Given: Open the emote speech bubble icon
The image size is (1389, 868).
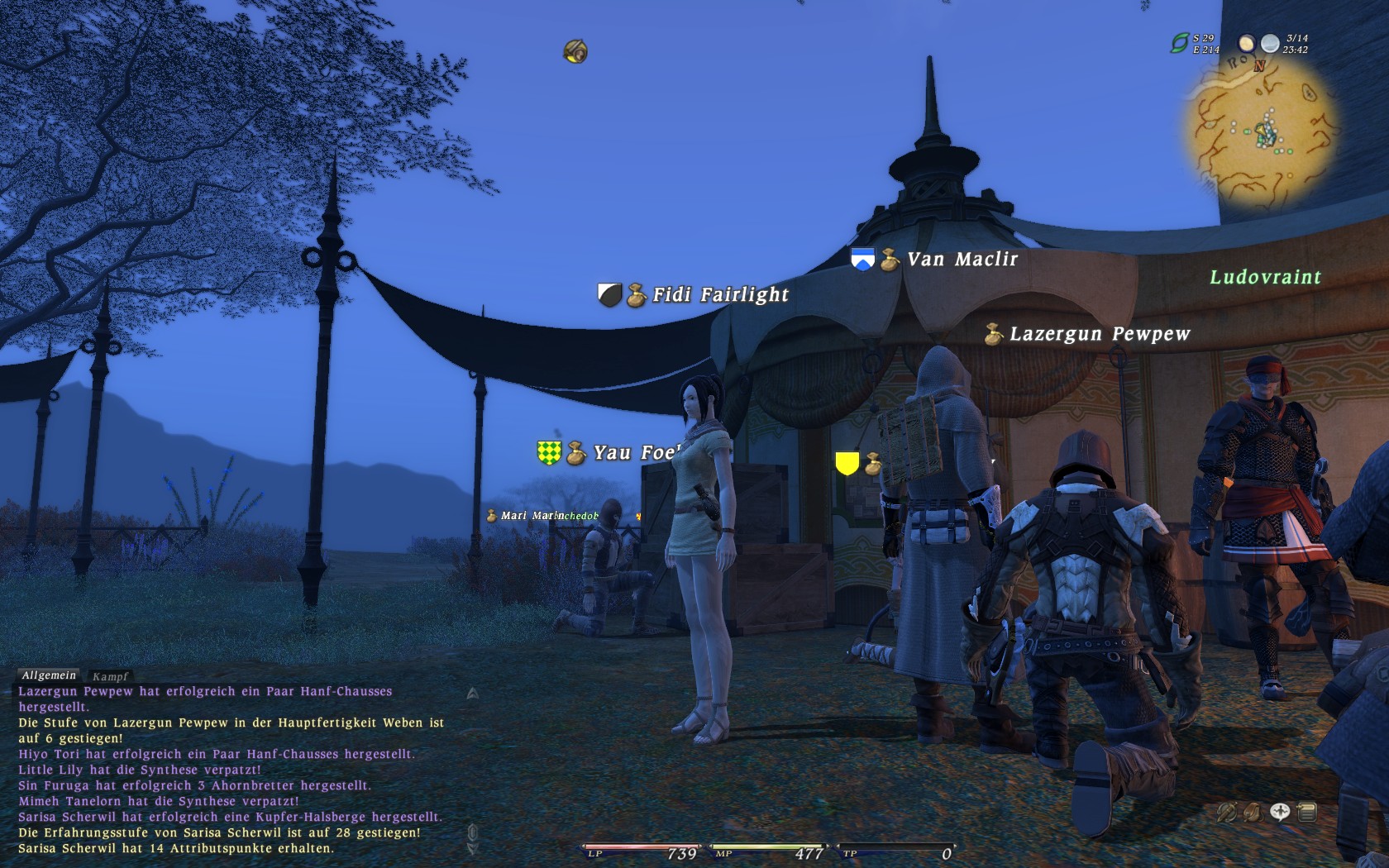Looking at the screenshot, I should [x=1280, y=813].
